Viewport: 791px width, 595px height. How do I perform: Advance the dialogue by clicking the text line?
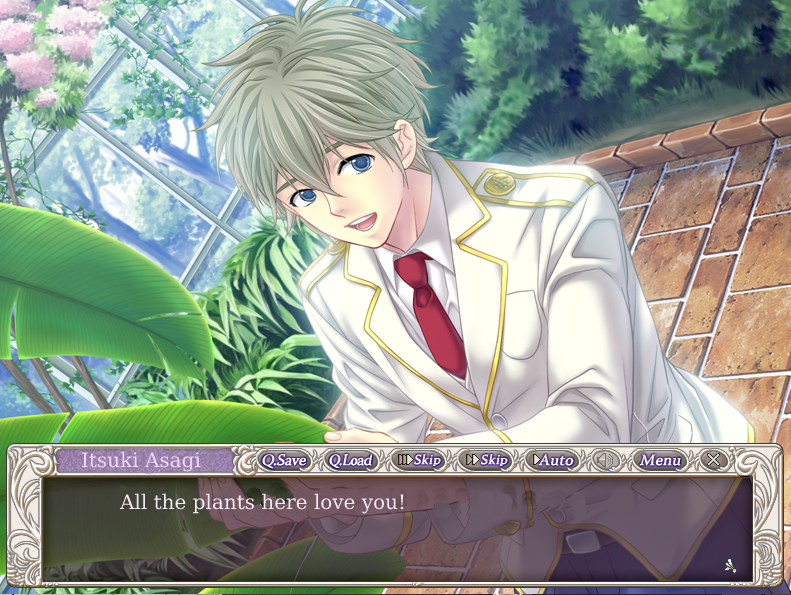click(262, 502)
